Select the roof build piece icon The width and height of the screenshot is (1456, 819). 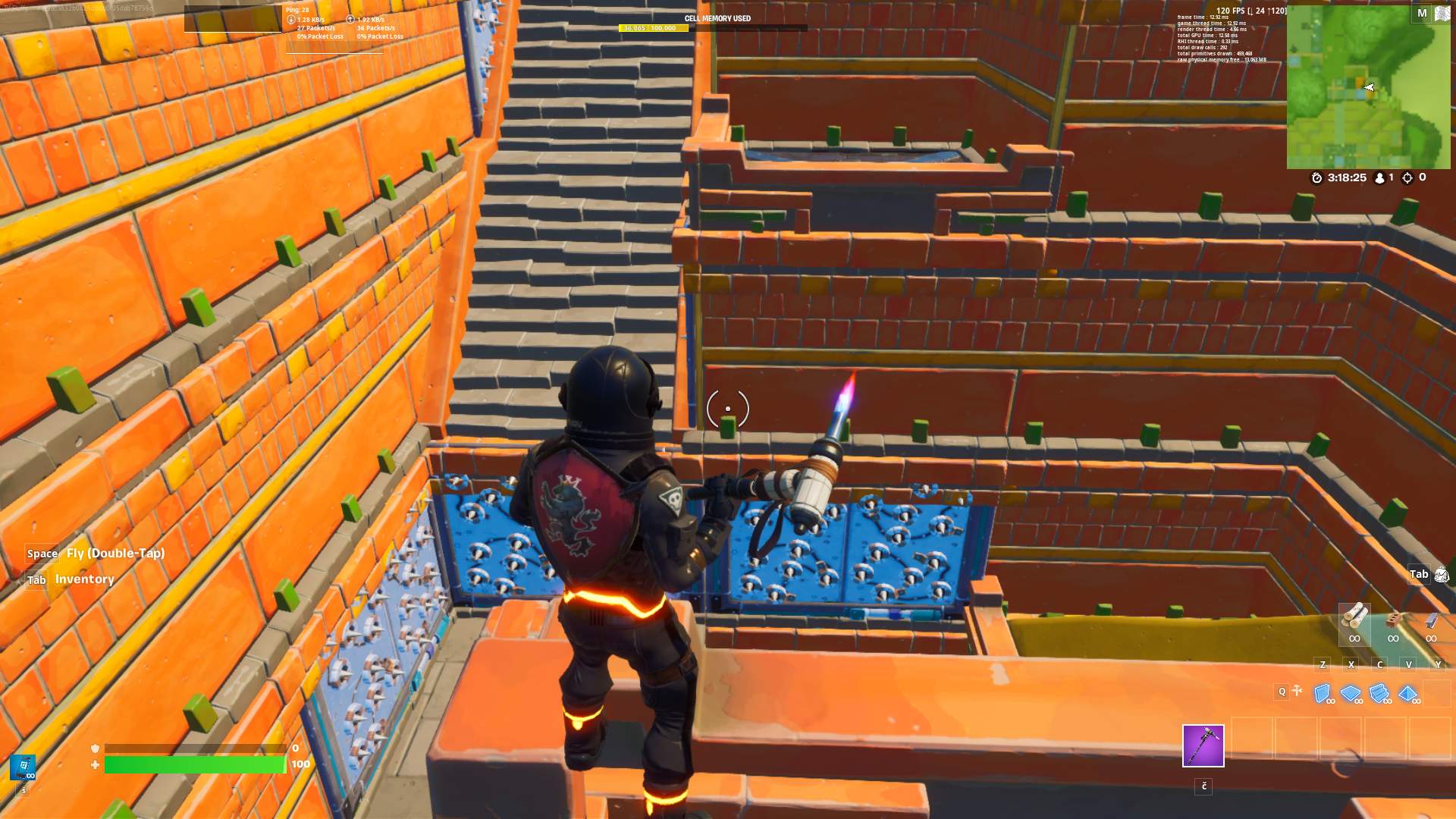click(1407, 695)
